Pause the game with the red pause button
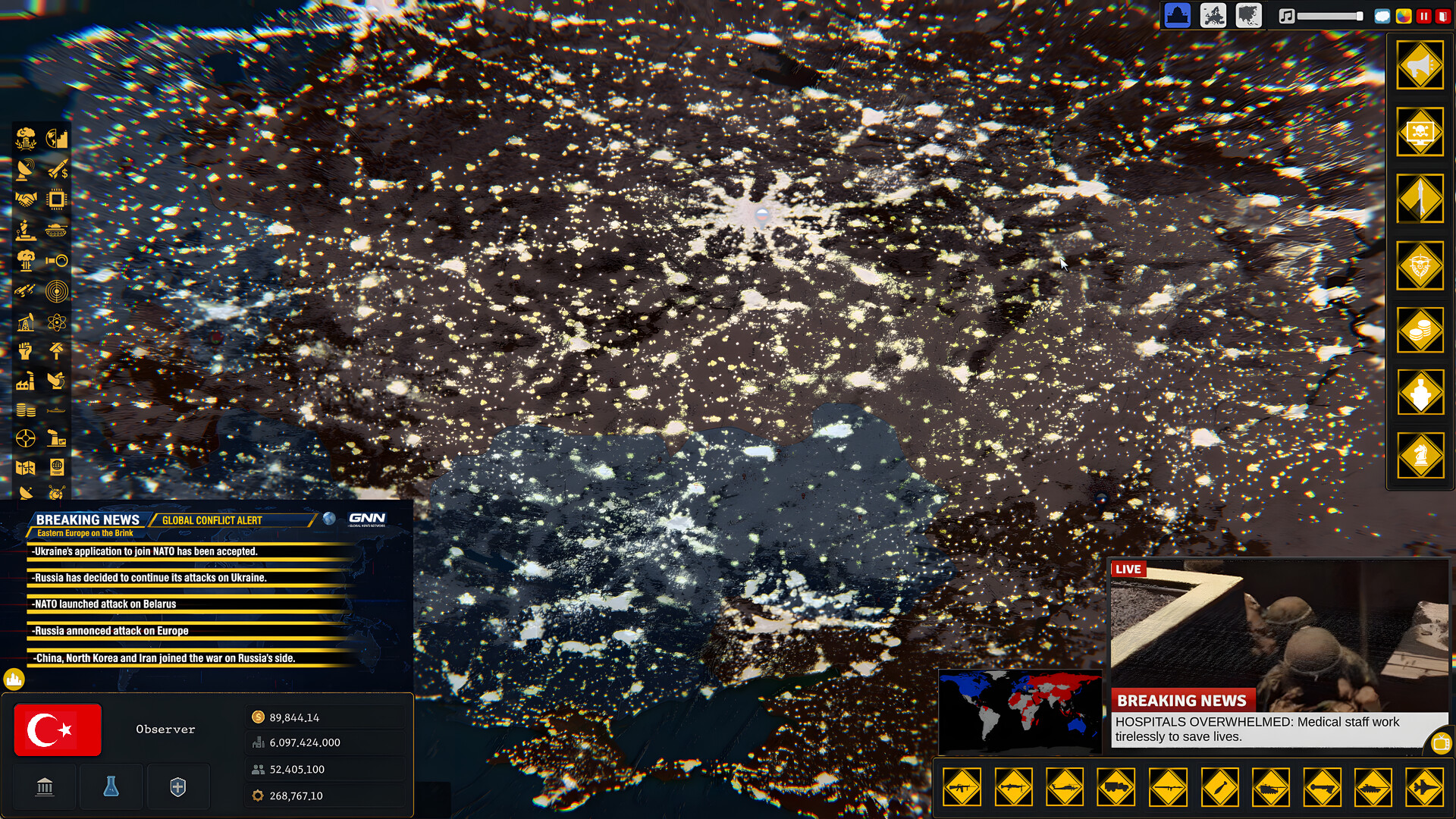 pos(1424,14)
